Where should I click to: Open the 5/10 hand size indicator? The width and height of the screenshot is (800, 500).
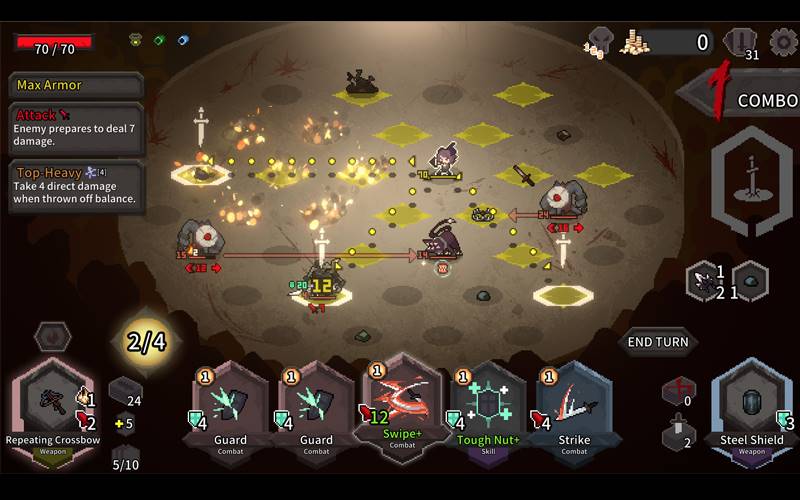125,458
